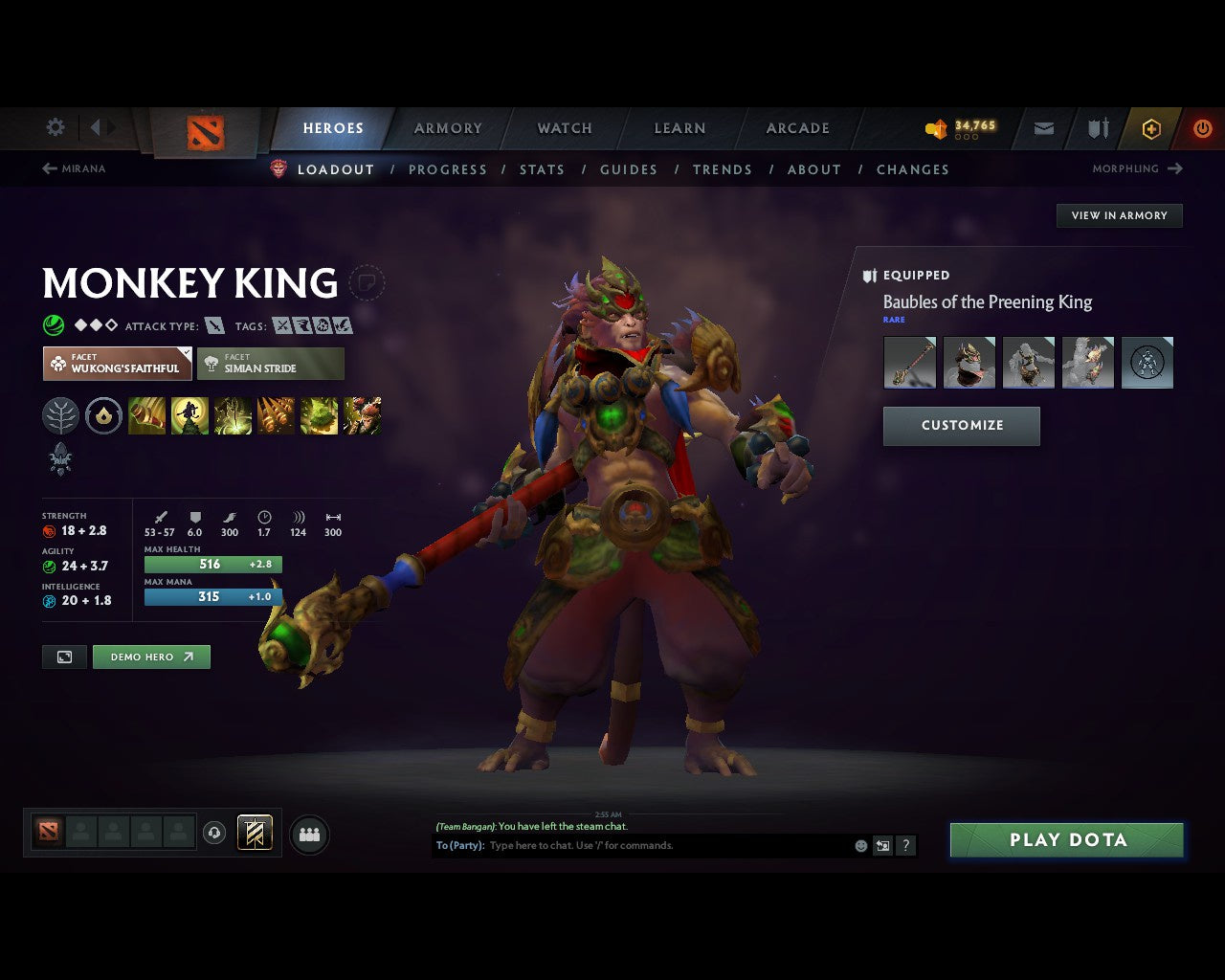Go to the Learn tab
The width and height of the screenshot is (1225, 980).
pos(679,128)
